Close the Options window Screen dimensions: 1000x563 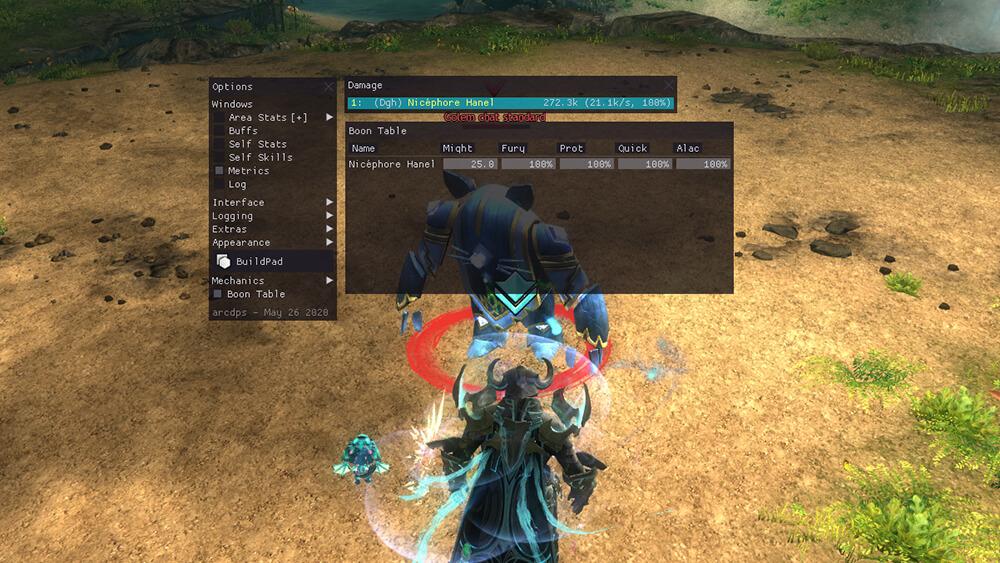pos(329,87)
